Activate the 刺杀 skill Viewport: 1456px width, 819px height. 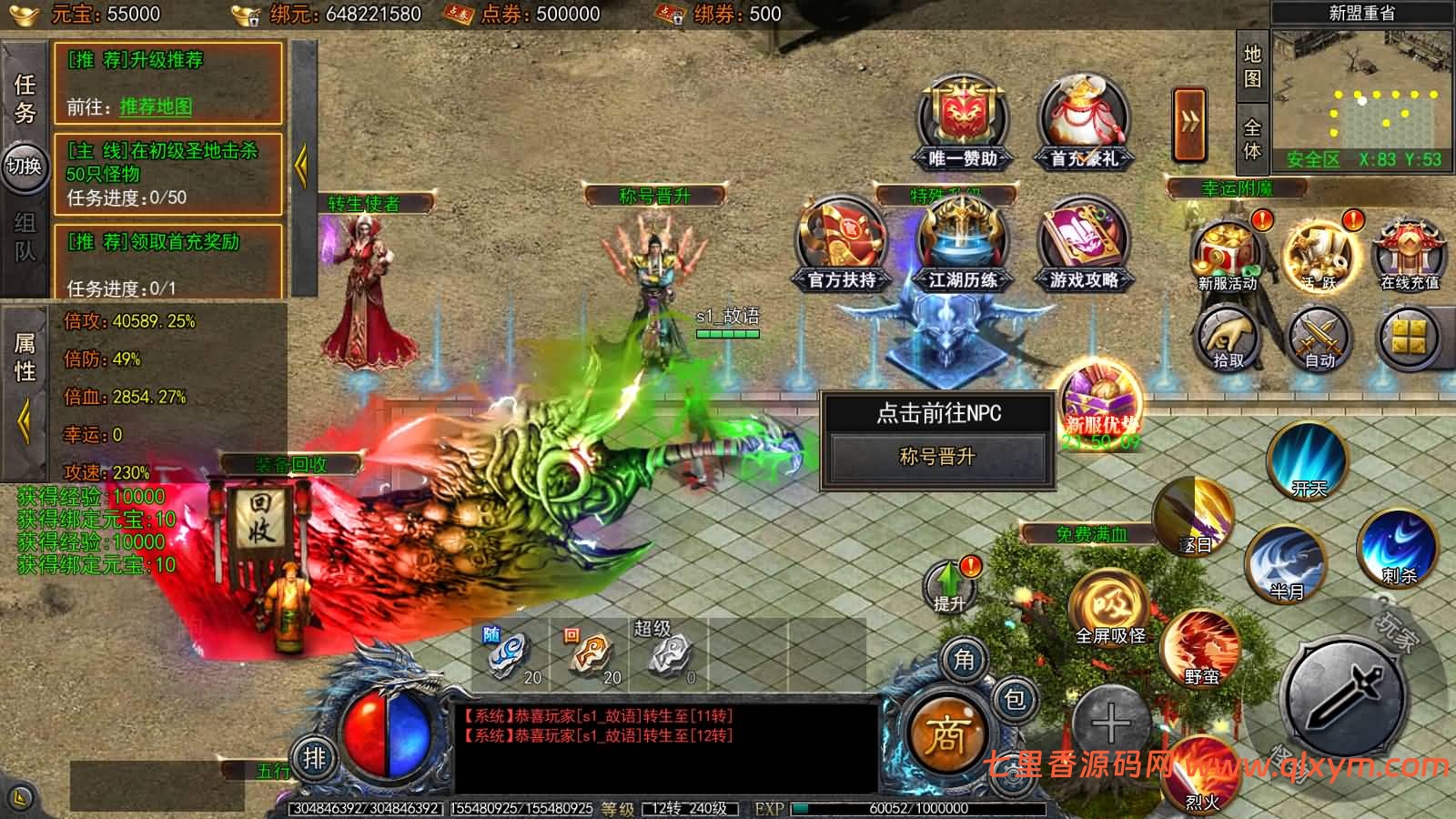tap(1398, 547)
